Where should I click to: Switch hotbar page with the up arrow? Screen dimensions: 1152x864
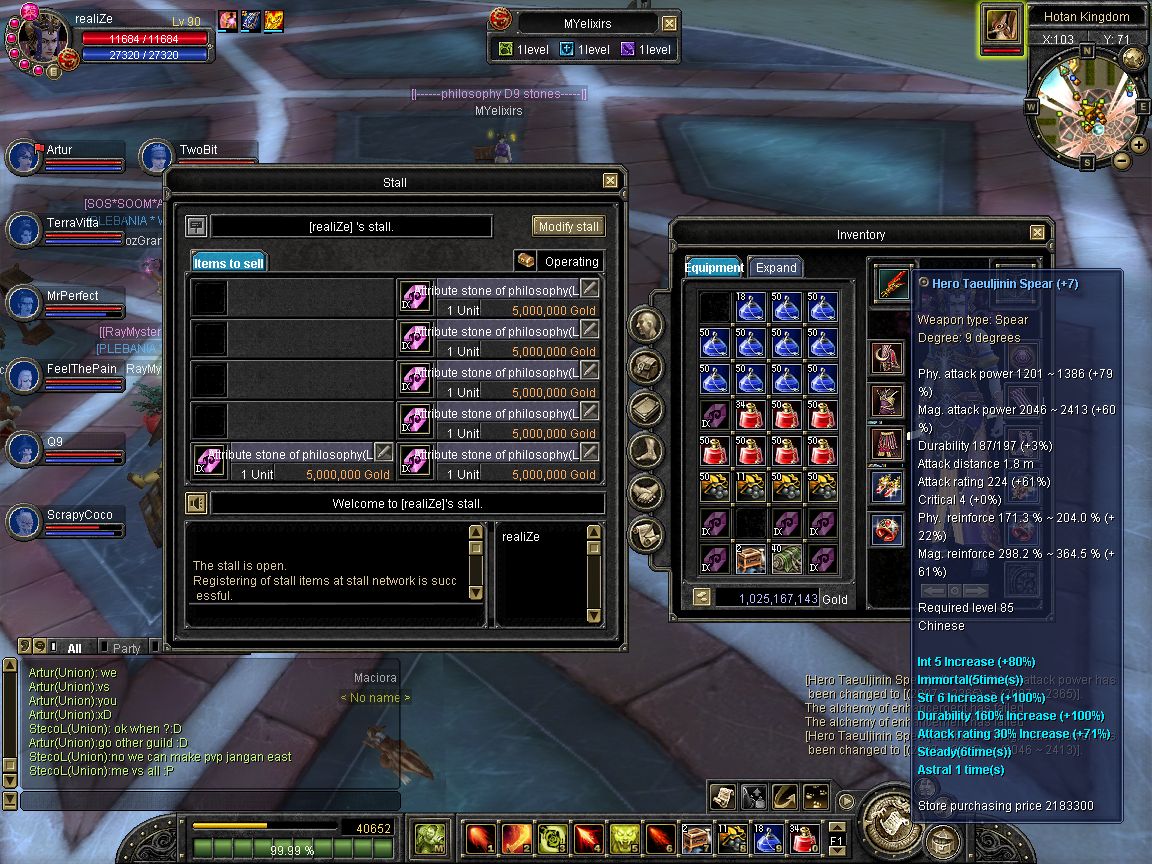pyautogui.click(x=836, y=826)
